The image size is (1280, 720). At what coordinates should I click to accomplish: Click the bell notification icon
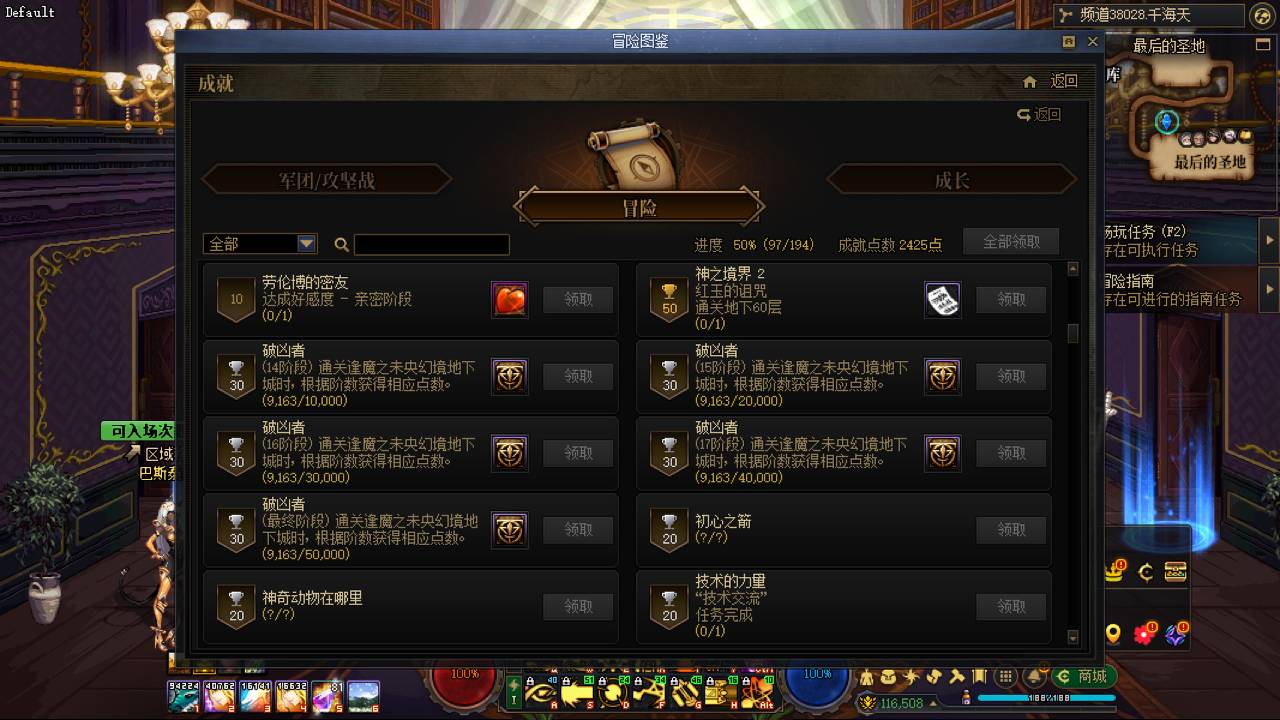click(x=1034, y=676)
